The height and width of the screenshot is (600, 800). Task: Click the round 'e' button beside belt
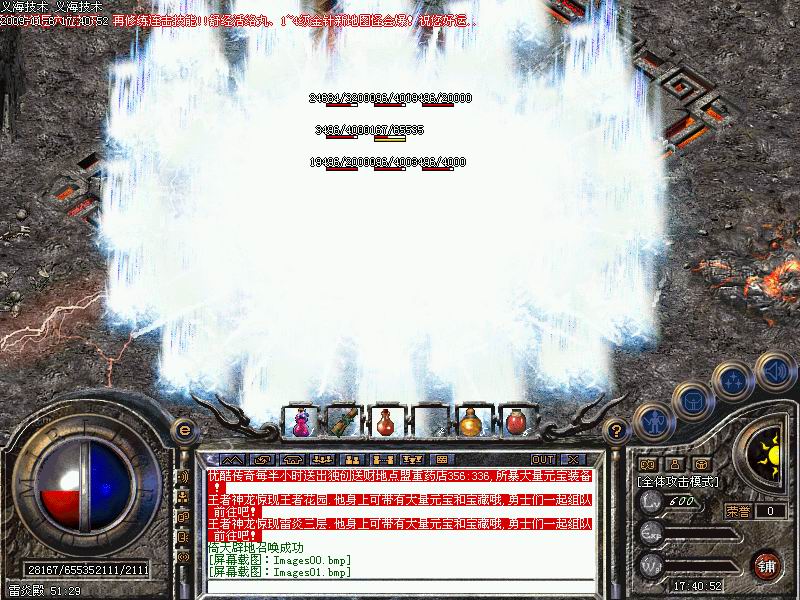coord(183,429)
